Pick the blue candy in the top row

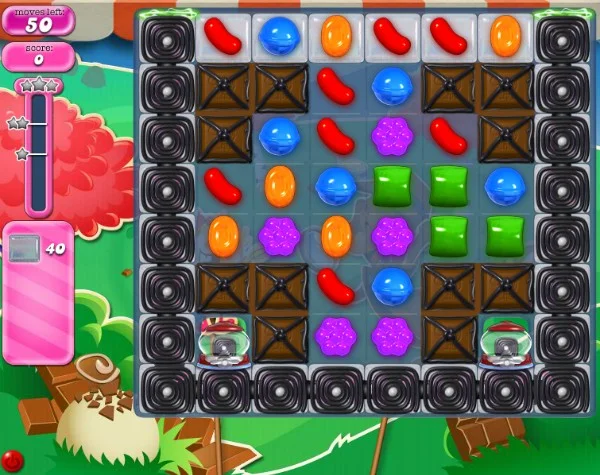tap(280, 36)
